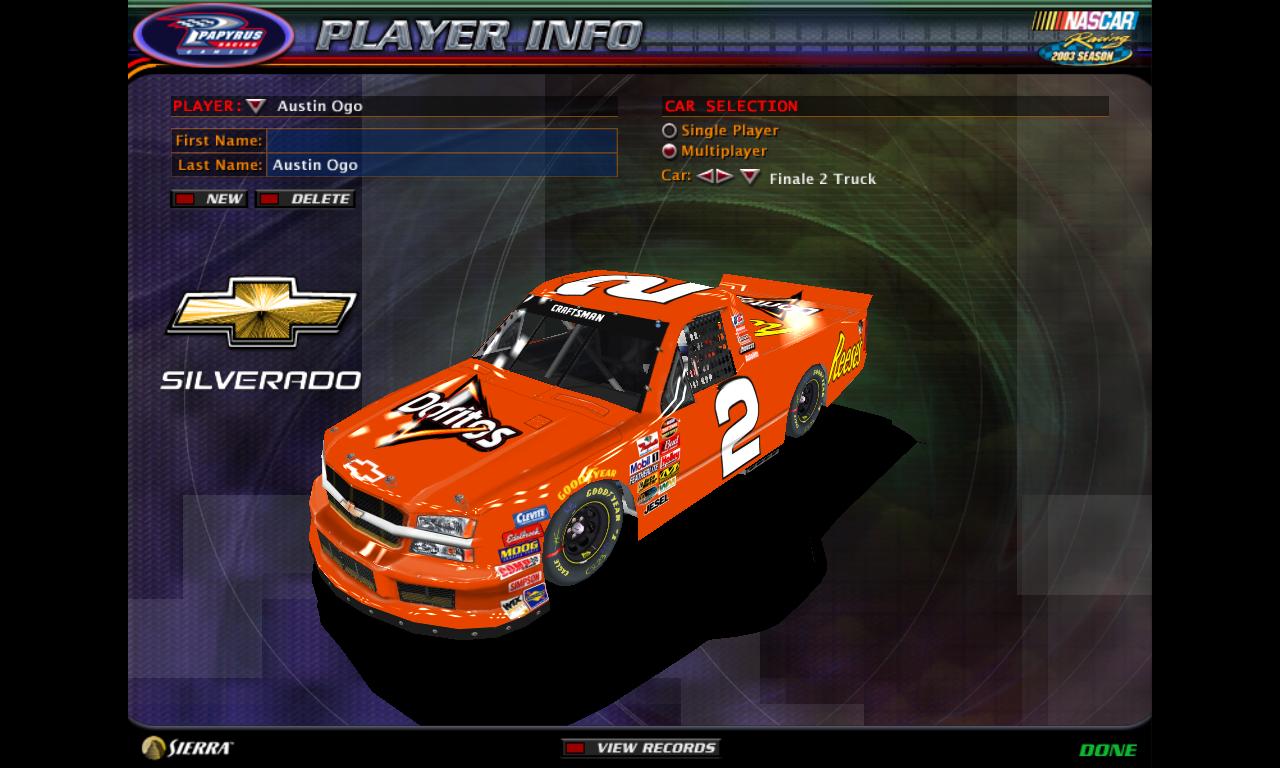Viewport: 1280px width, 768px height.
Task: Switch to the next car
Action: (724, 177)
